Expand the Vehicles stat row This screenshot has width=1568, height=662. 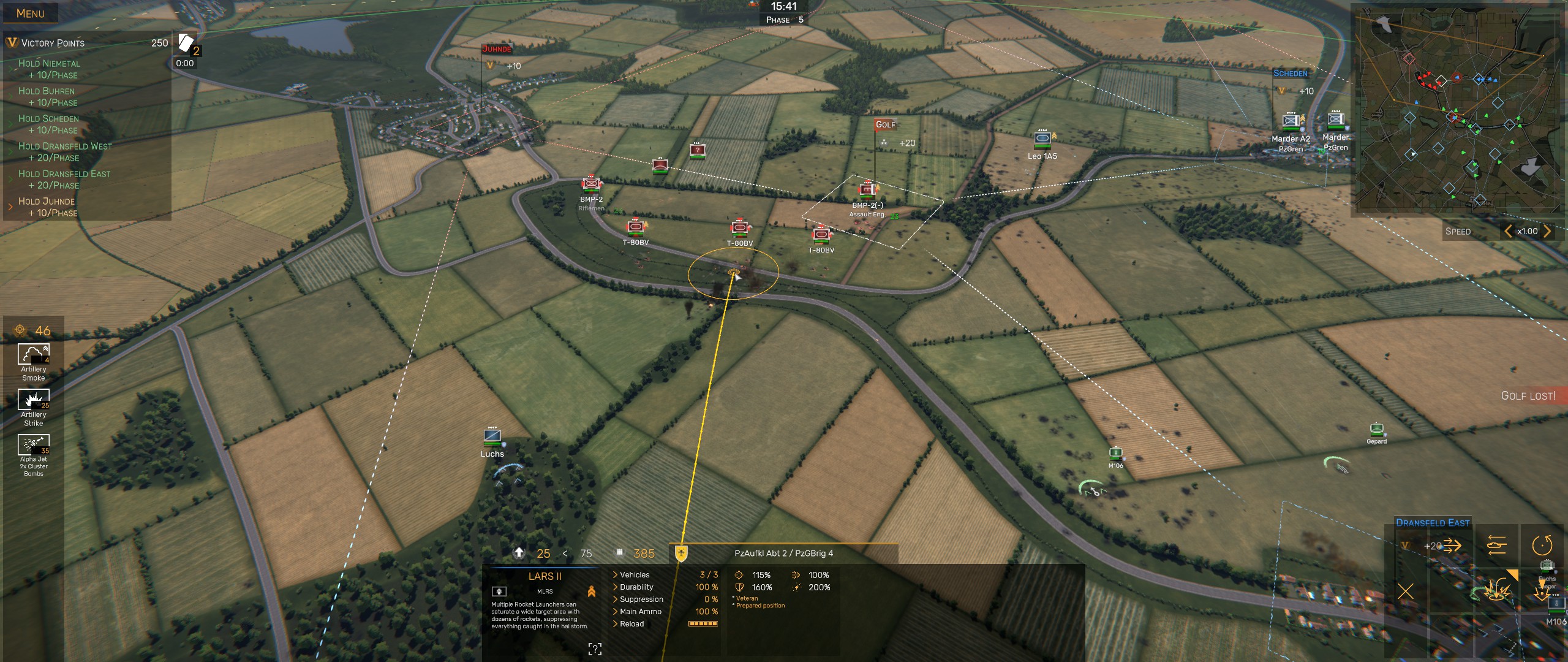(634, 575)
